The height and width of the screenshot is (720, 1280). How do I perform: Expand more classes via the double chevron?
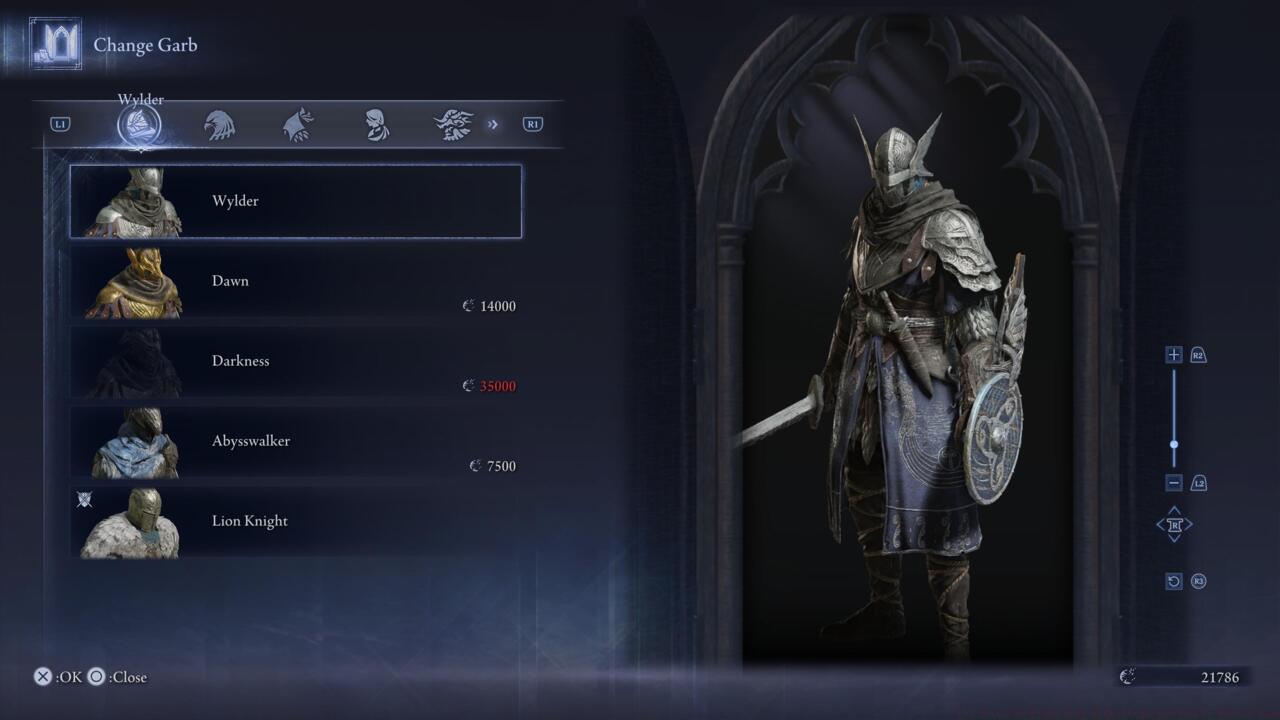click(492, 123)
